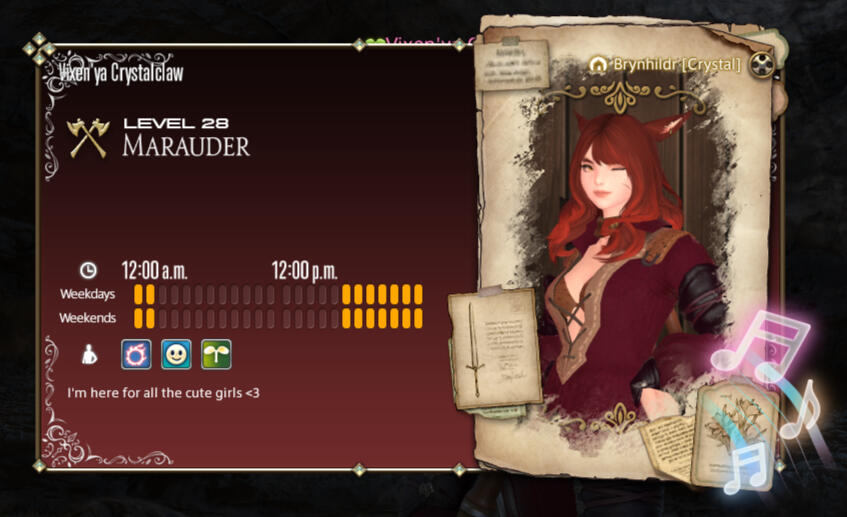Close the adventurer plate window

764,65
